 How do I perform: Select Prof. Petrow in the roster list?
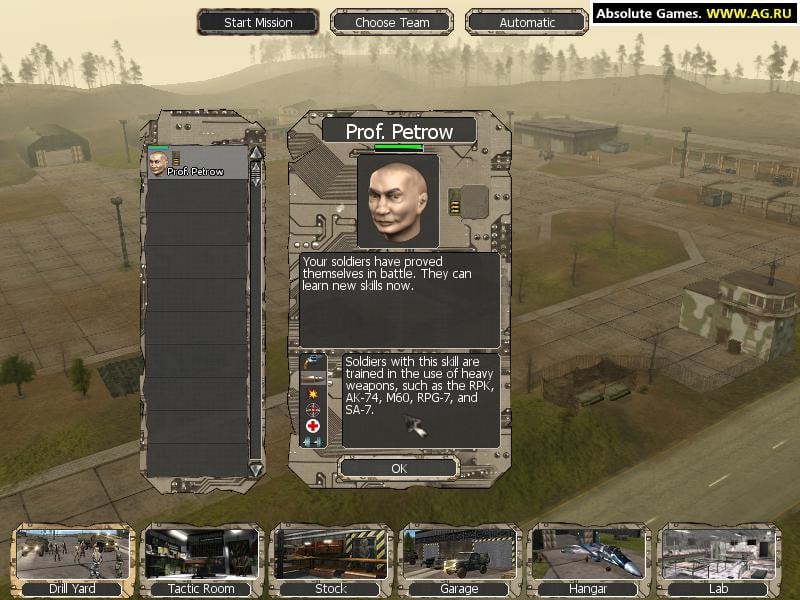pos(196,164)
